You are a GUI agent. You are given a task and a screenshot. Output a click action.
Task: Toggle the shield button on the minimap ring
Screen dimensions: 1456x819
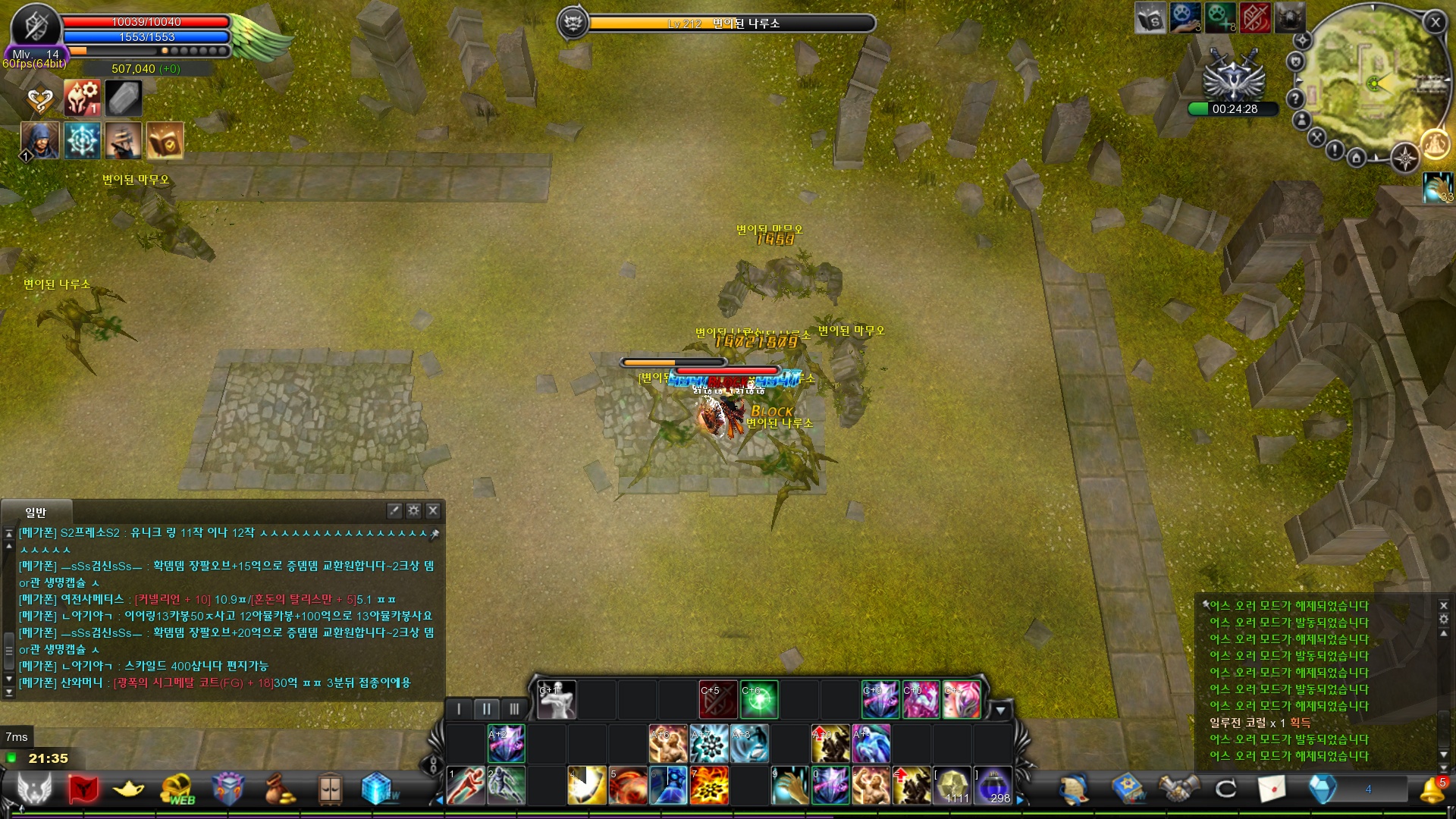pyautogui.click(x=1297, y=61)
